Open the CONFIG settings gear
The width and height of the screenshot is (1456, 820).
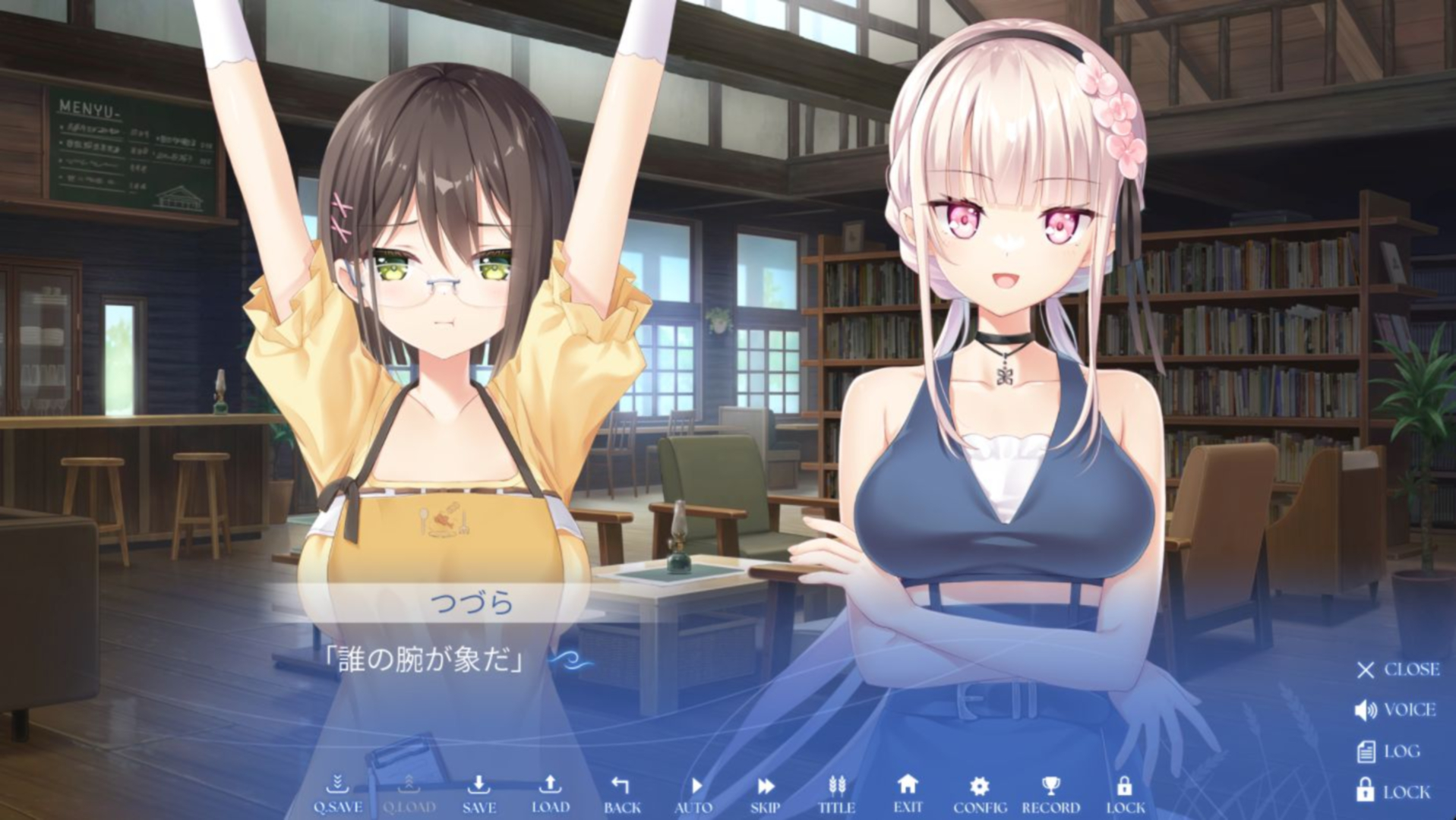978,790
